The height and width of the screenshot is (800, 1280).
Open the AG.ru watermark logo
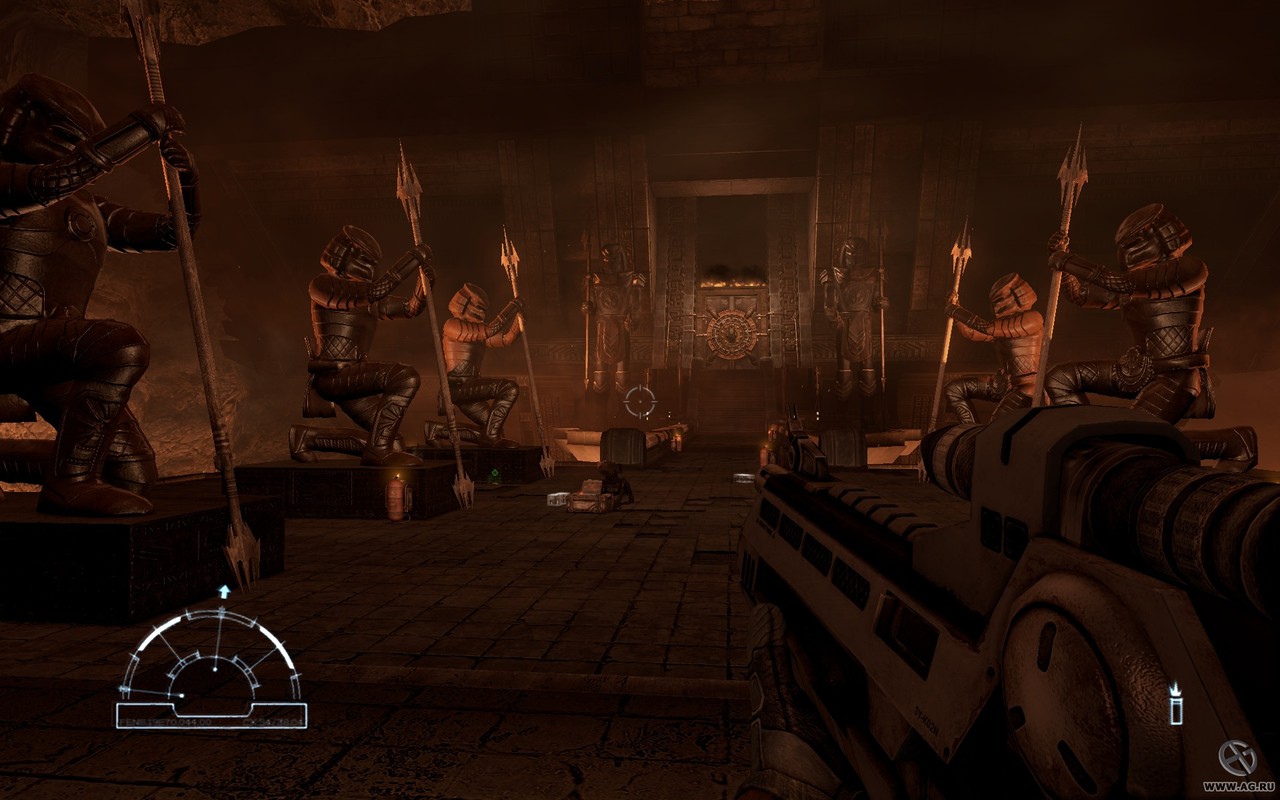pos(1237,758)
